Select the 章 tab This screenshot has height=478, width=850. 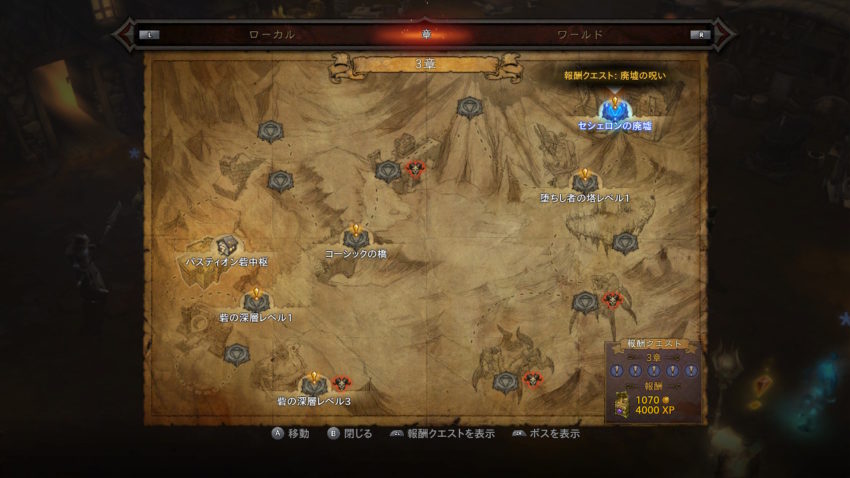[425, 34]
